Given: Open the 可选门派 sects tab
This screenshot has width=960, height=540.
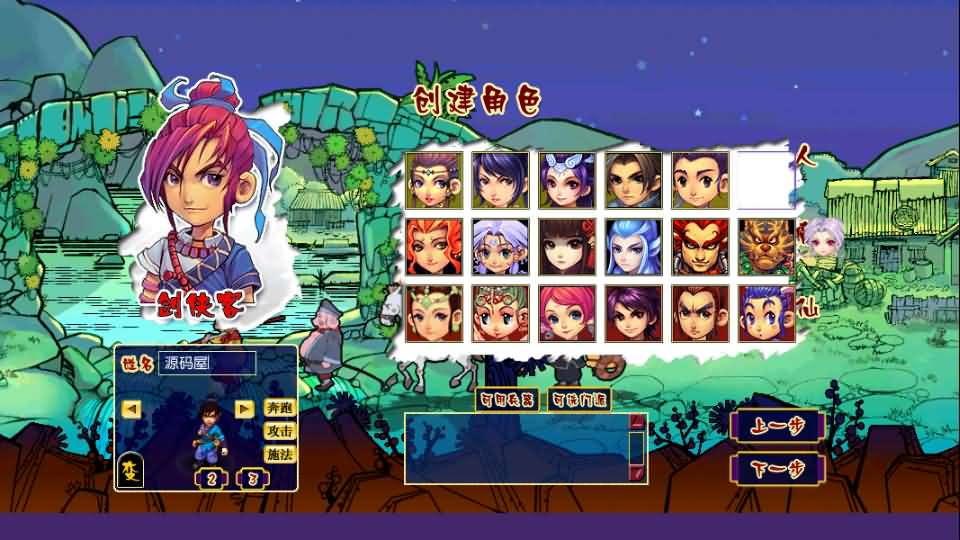Looking at the screenshot, I should (x=579, y=400).
